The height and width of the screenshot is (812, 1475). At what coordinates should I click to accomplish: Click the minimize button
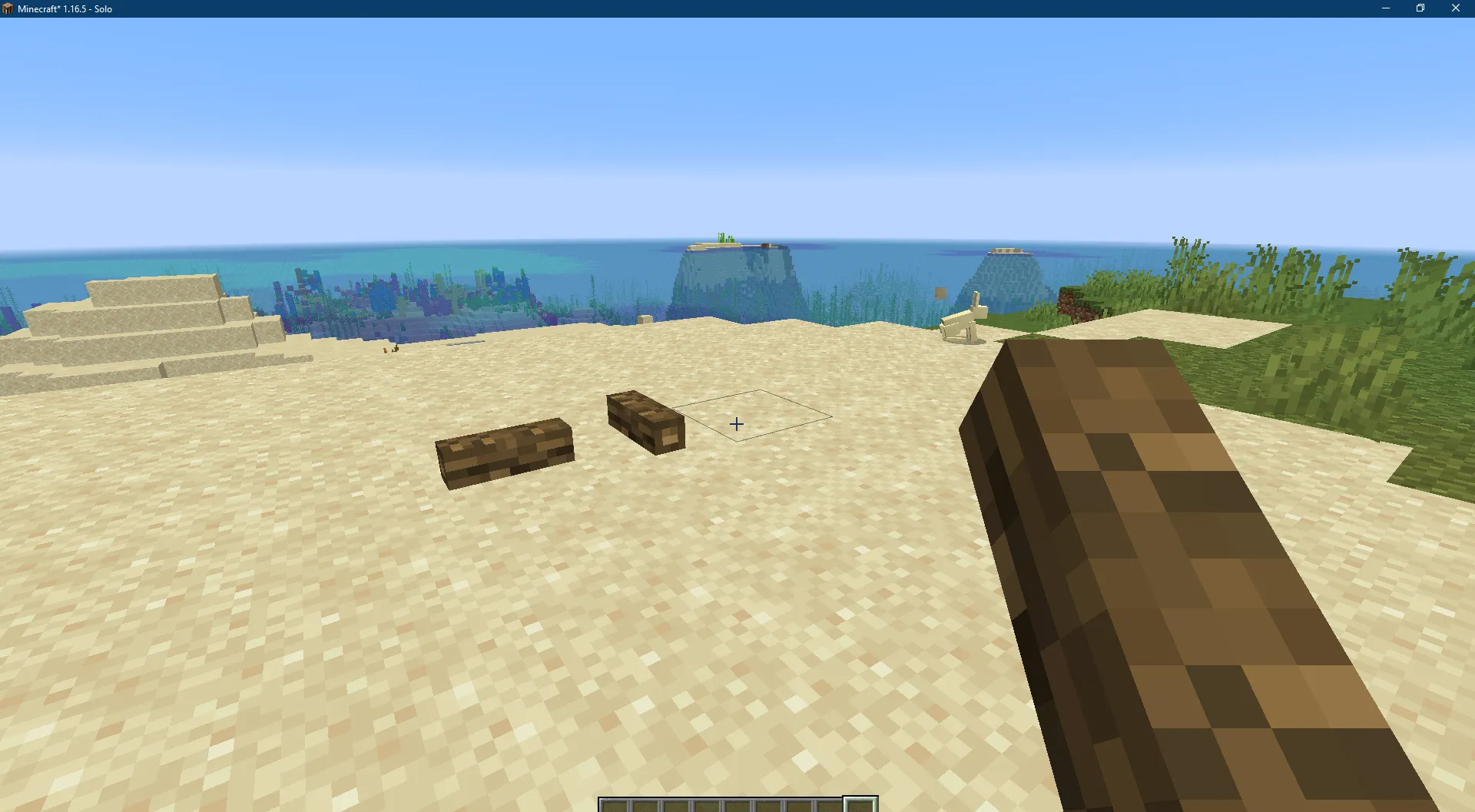[x=1386, y=8]
